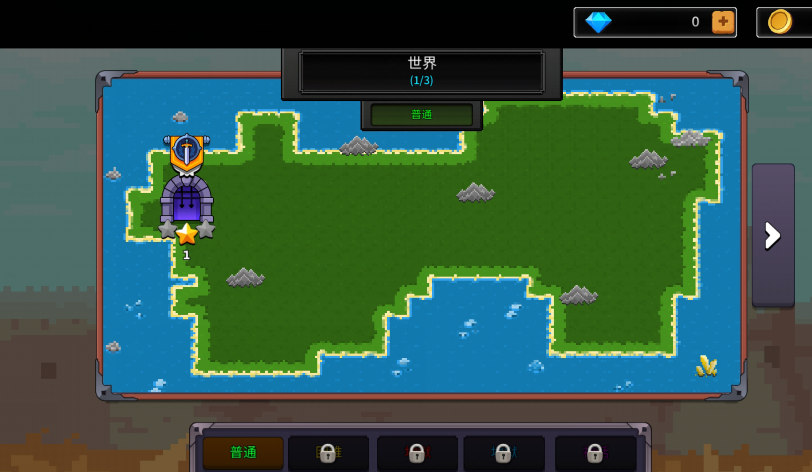812x472 pixels.
Task: Select the 普通 difficulty tab at the bottom
Action: 243,452
